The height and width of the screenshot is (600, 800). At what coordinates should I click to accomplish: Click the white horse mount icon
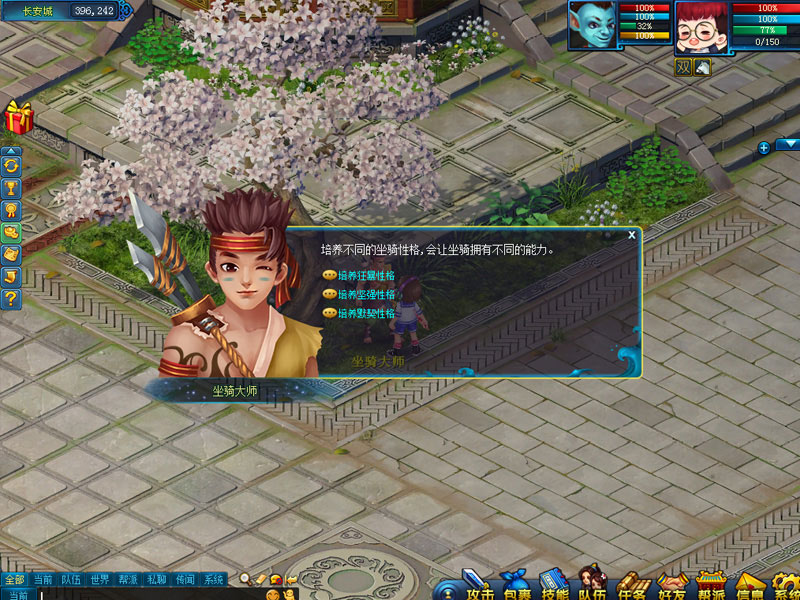click(703, 67)
